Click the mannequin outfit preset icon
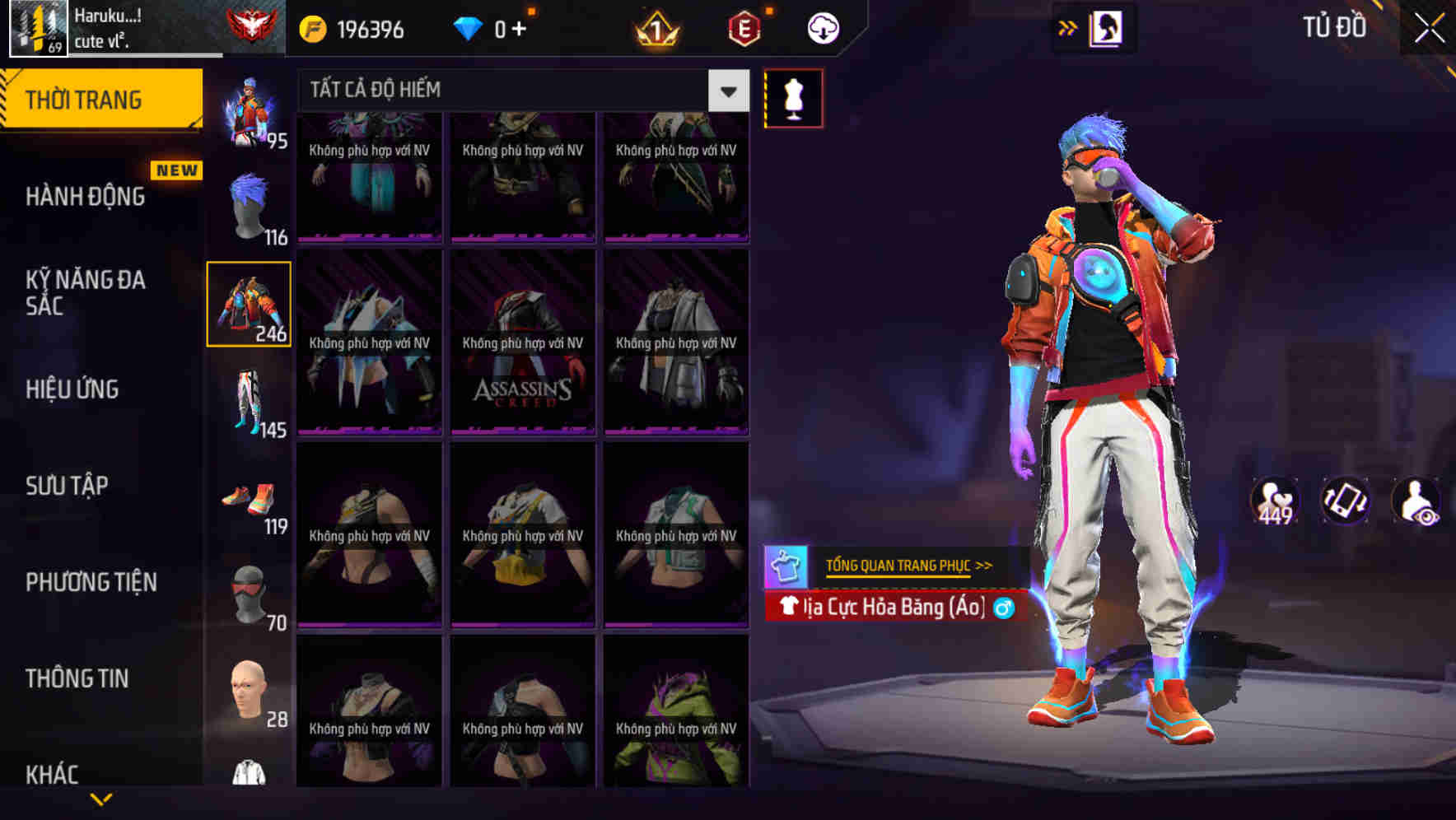 (x=793, y=97)
